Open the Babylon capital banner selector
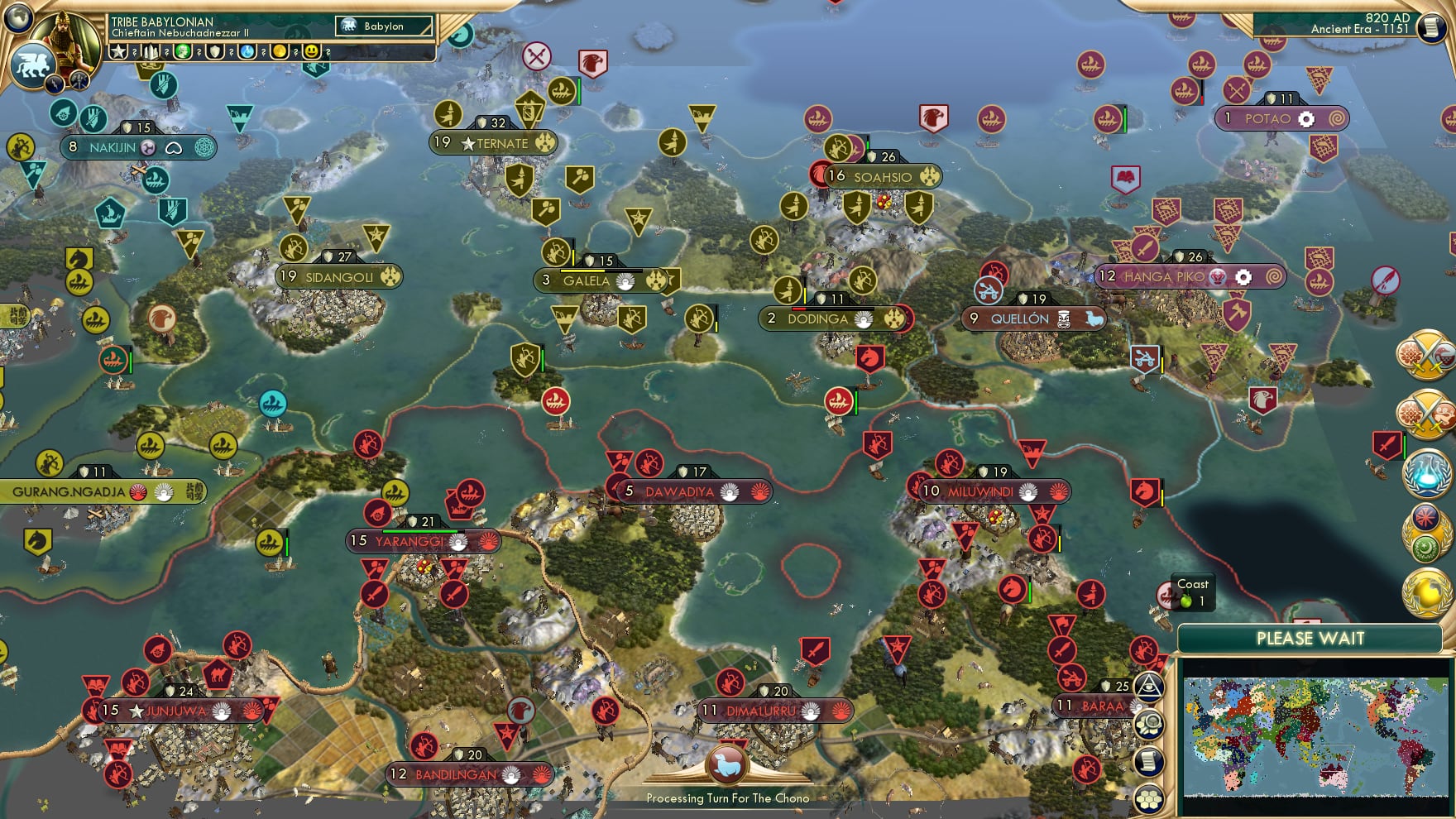Viewport: 1456px width, 819px height. point(385,26)
